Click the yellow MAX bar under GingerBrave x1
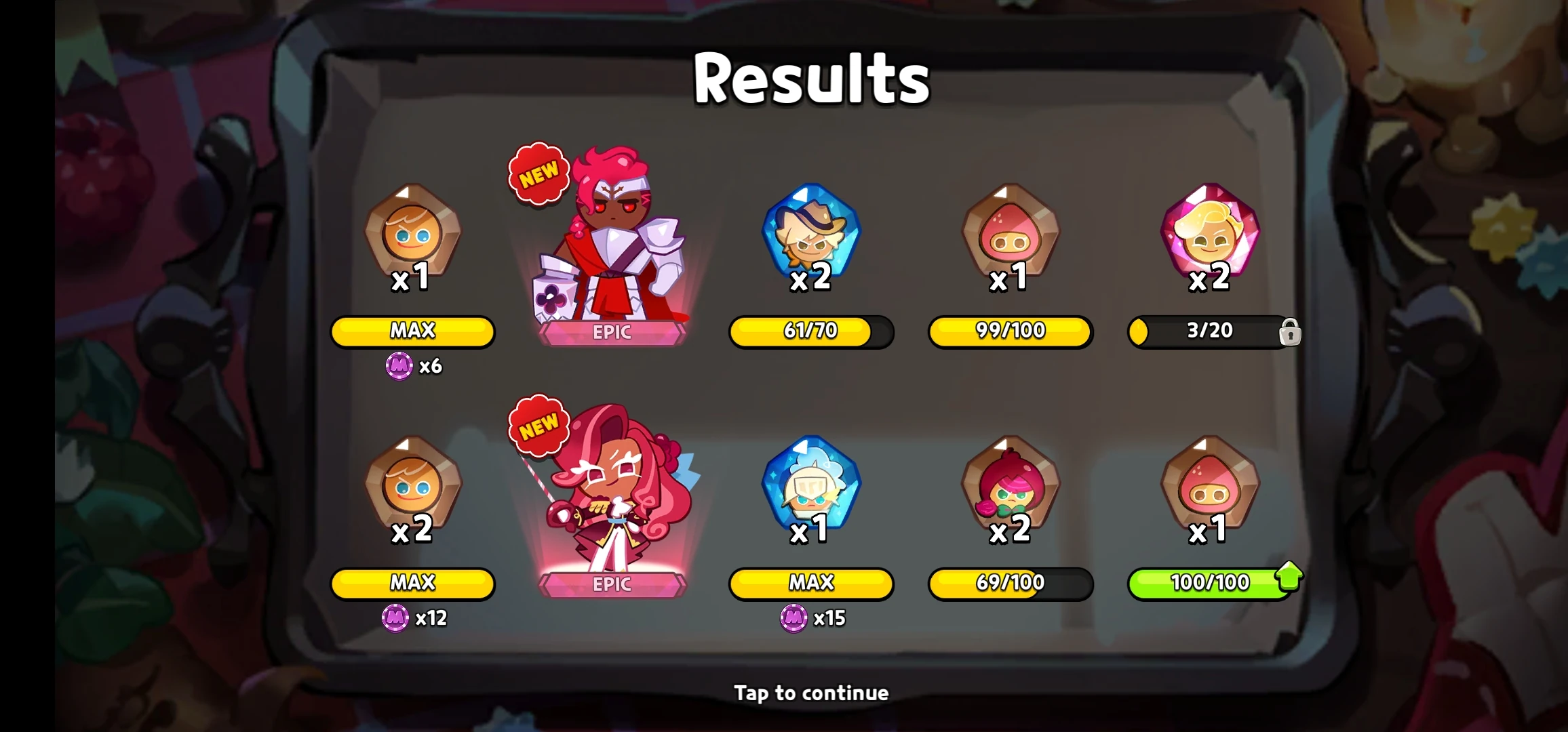 tap(412, 331)
